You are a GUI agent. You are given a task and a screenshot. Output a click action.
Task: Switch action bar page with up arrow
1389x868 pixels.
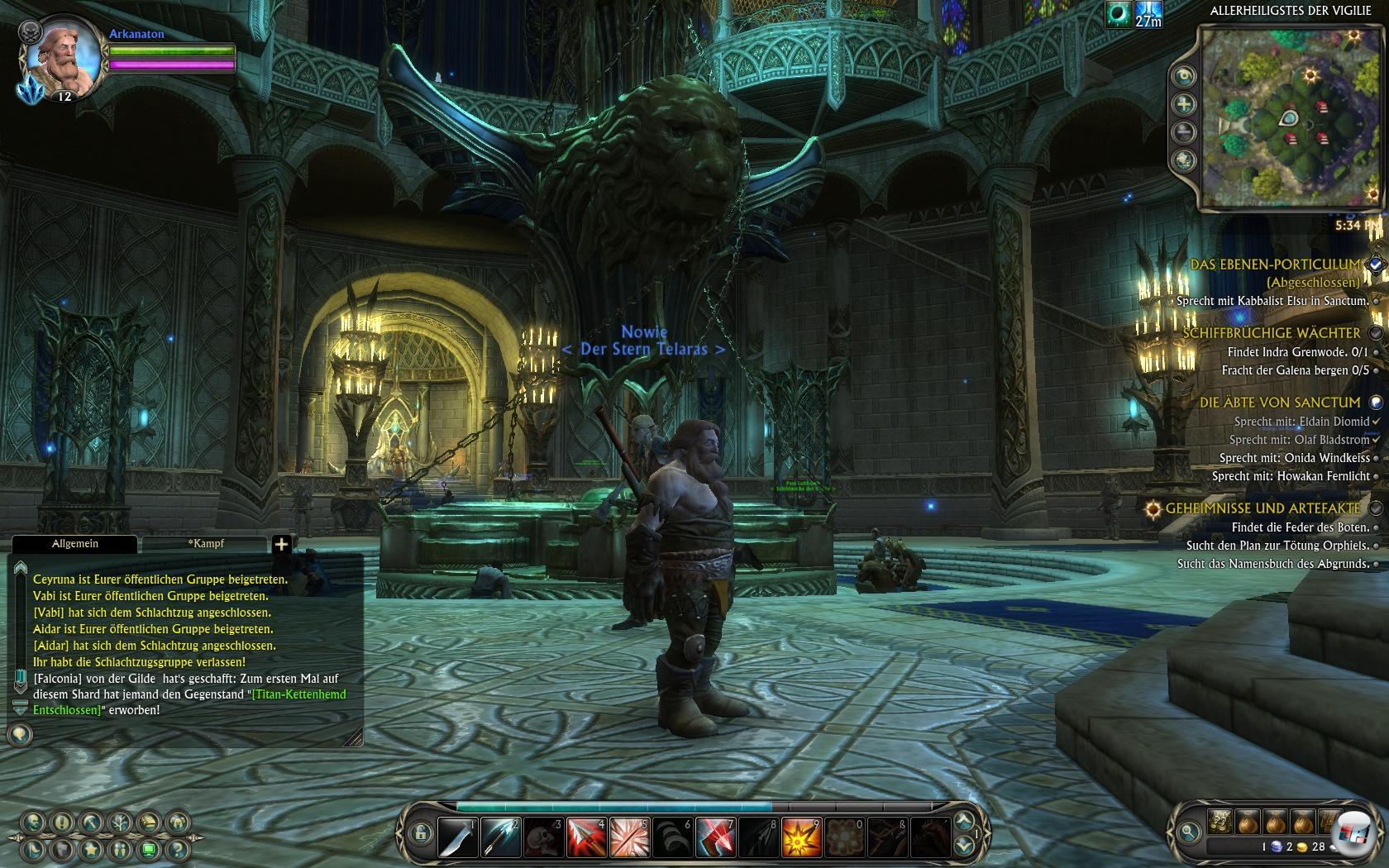(x=964, y=822)
